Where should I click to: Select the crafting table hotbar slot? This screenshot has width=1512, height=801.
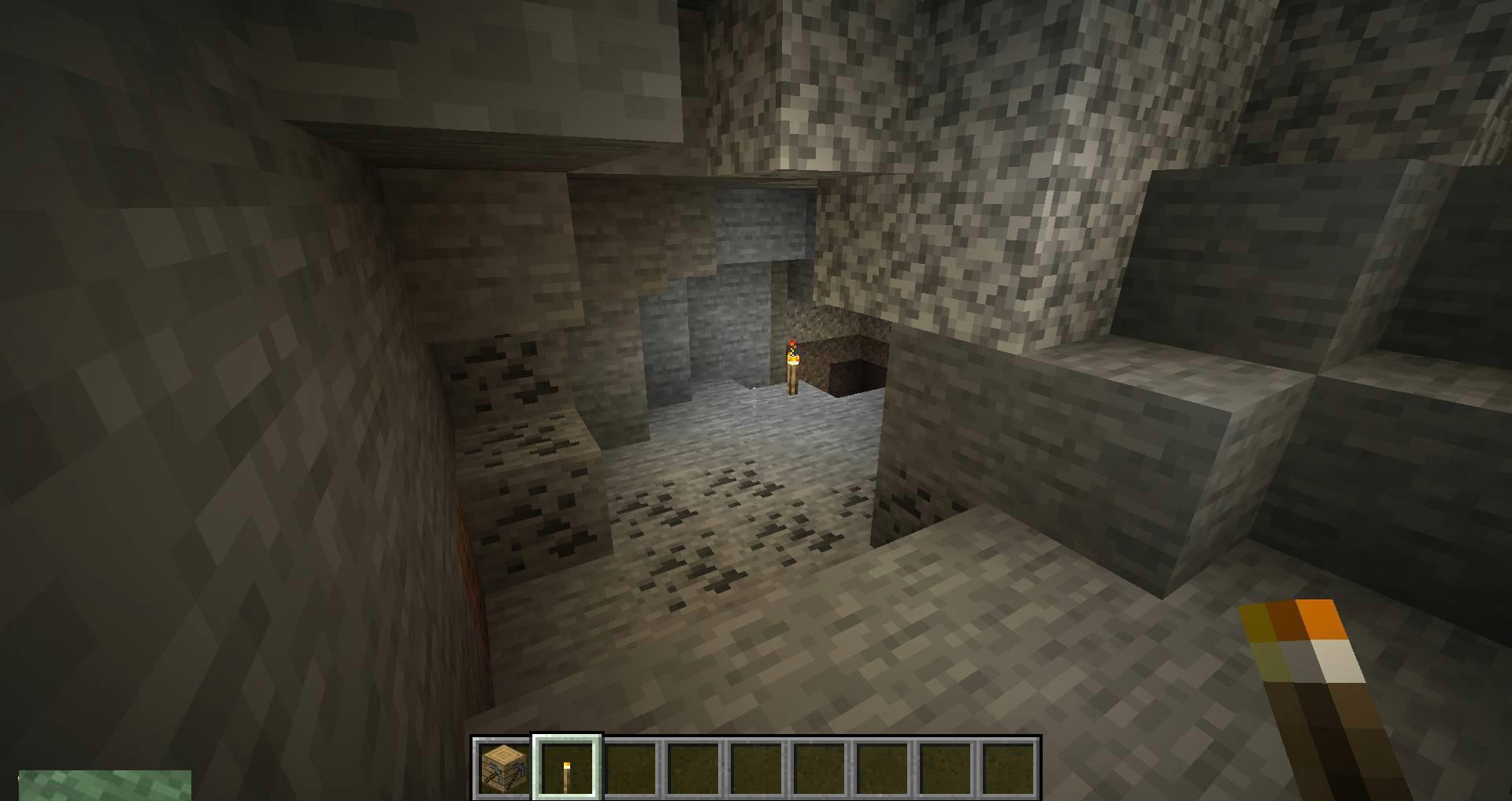pos(503,767)
